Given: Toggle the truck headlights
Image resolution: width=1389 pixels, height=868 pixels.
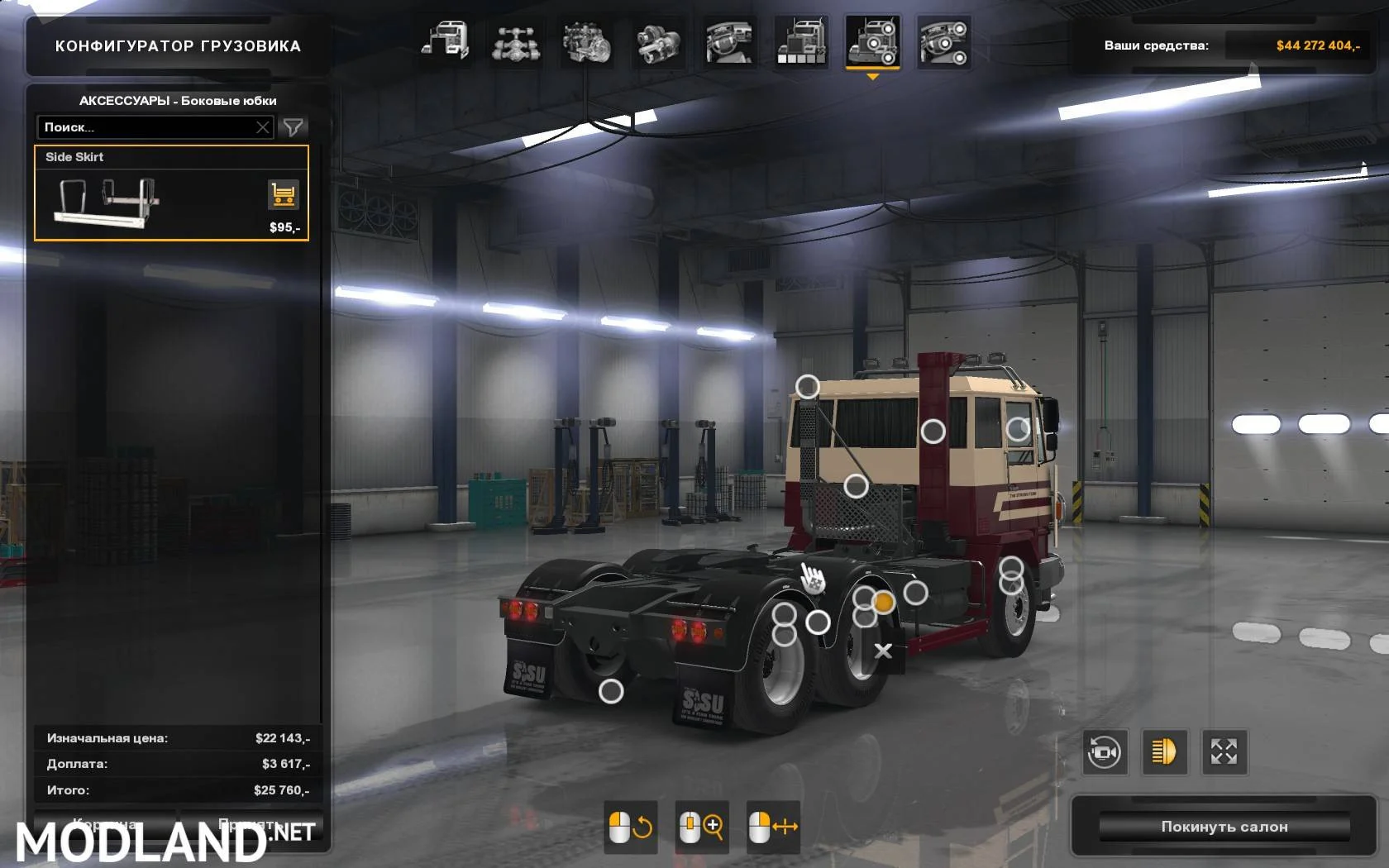Looking at the screenshot, I should (x=1164, y=752).
